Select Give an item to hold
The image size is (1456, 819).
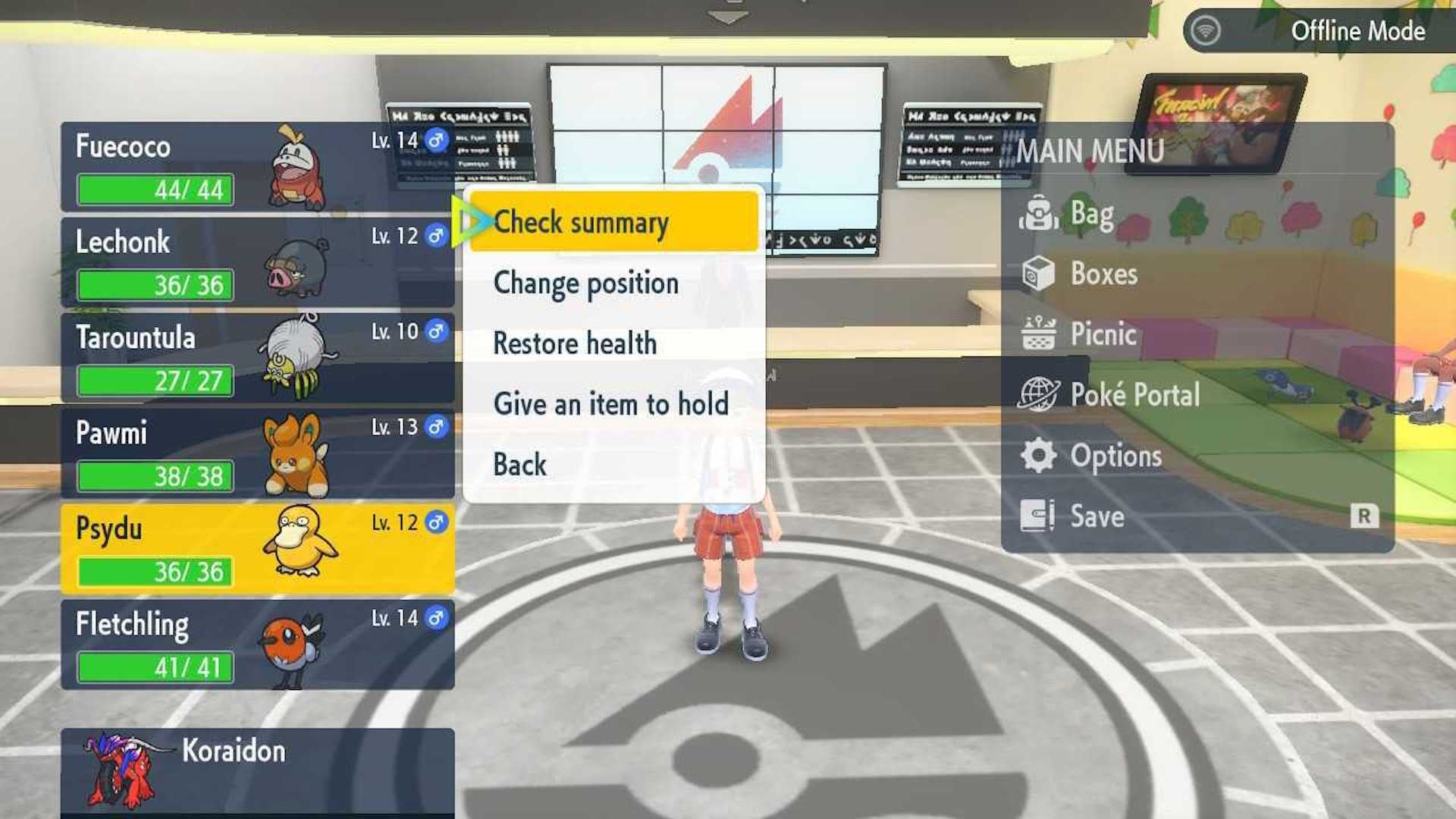pyautogui.click(x=610, y=403)
